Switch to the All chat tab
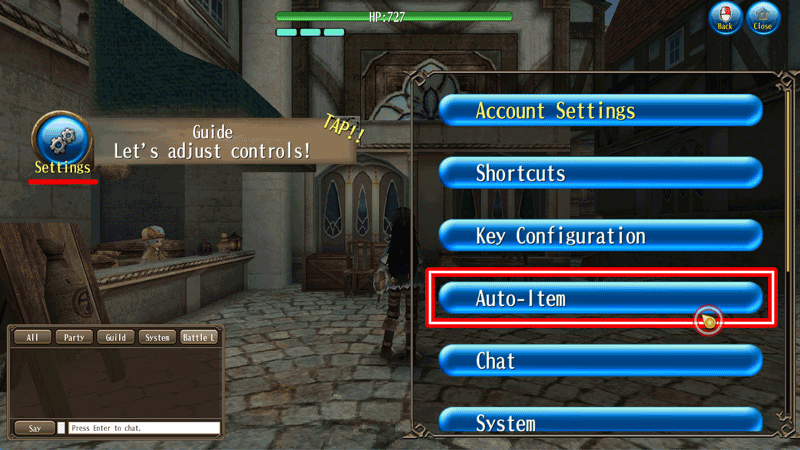This screenshot has width=800, height=450. (x=32, y=338)
